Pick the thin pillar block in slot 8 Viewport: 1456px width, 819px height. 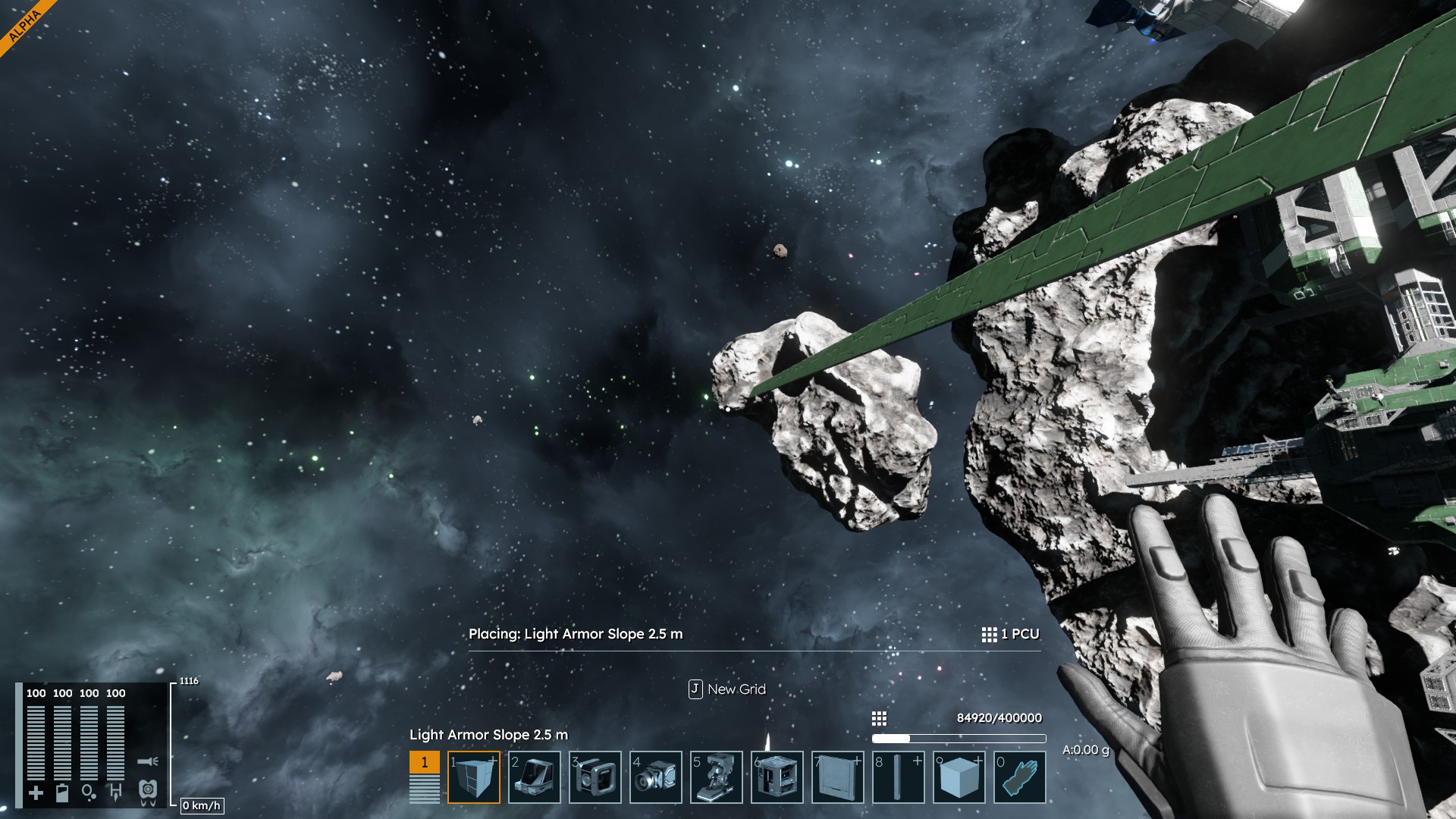[x=899, y=777]
